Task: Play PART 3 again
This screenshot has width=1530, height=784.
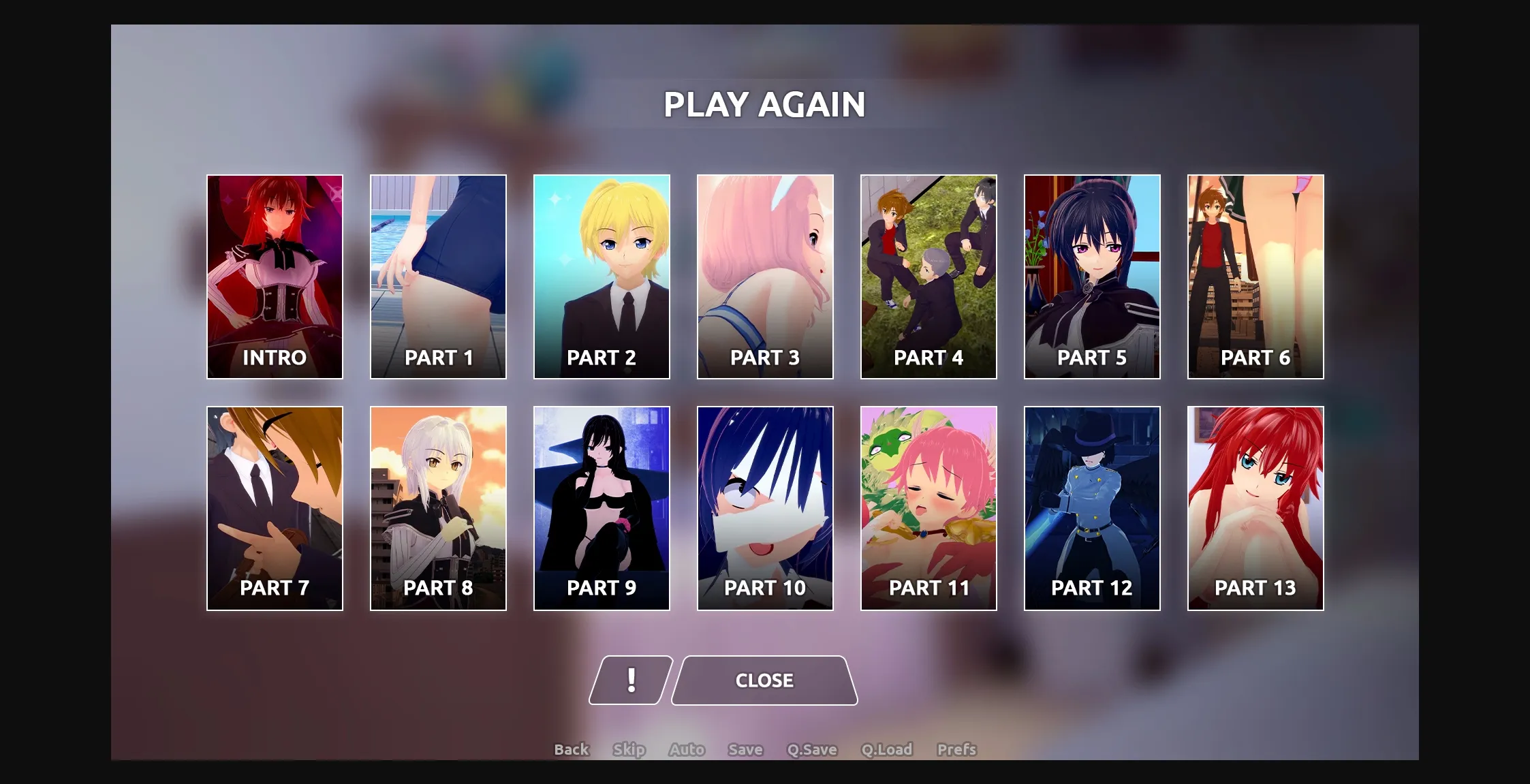Action: (765, 275)
